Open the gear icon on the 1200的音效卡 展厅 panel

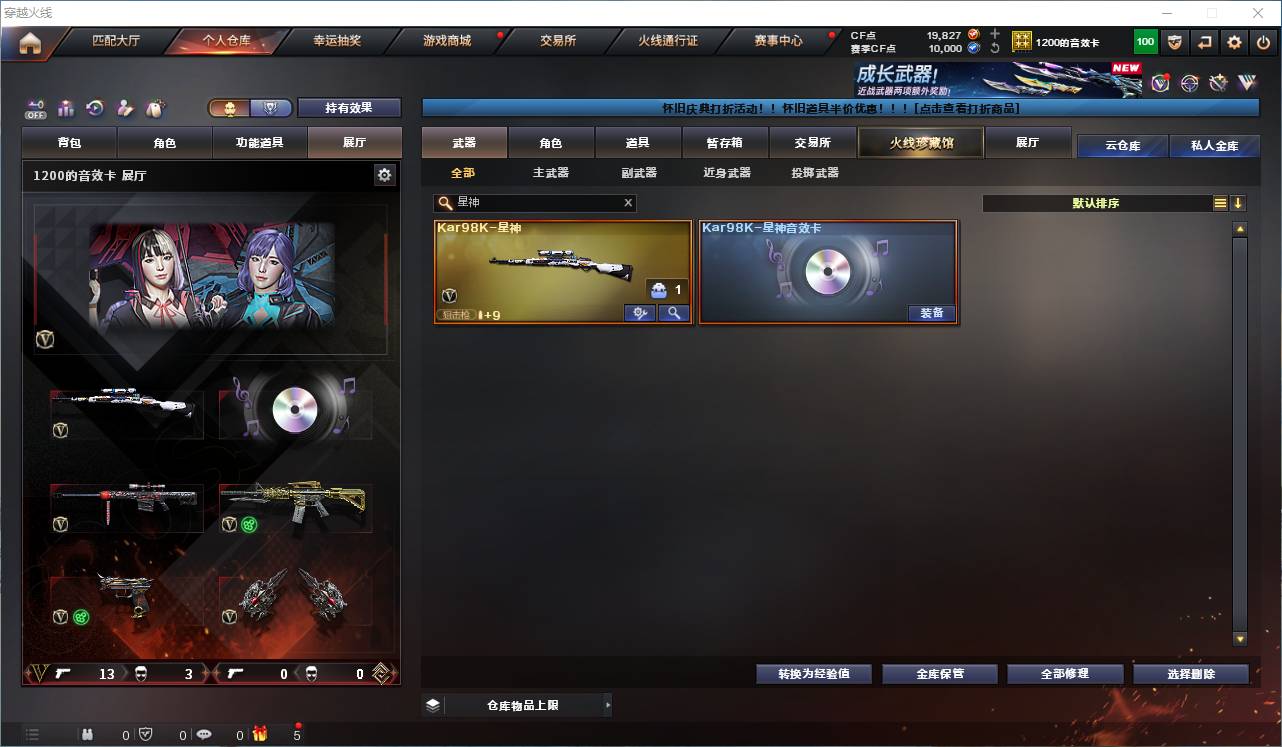tap(385, 174)
